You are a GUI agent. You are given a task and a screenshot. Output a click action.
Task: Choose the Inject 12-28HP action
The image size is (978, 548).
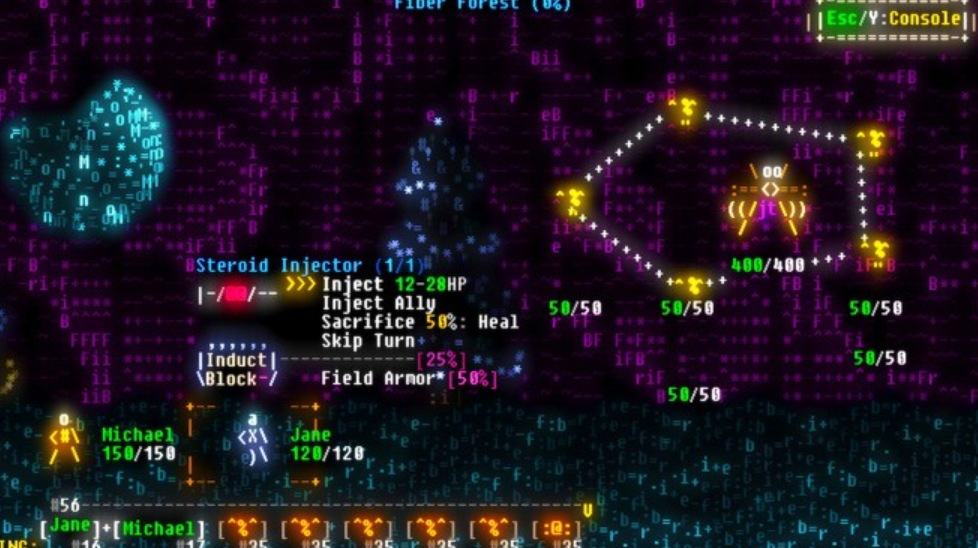[394, 285]
